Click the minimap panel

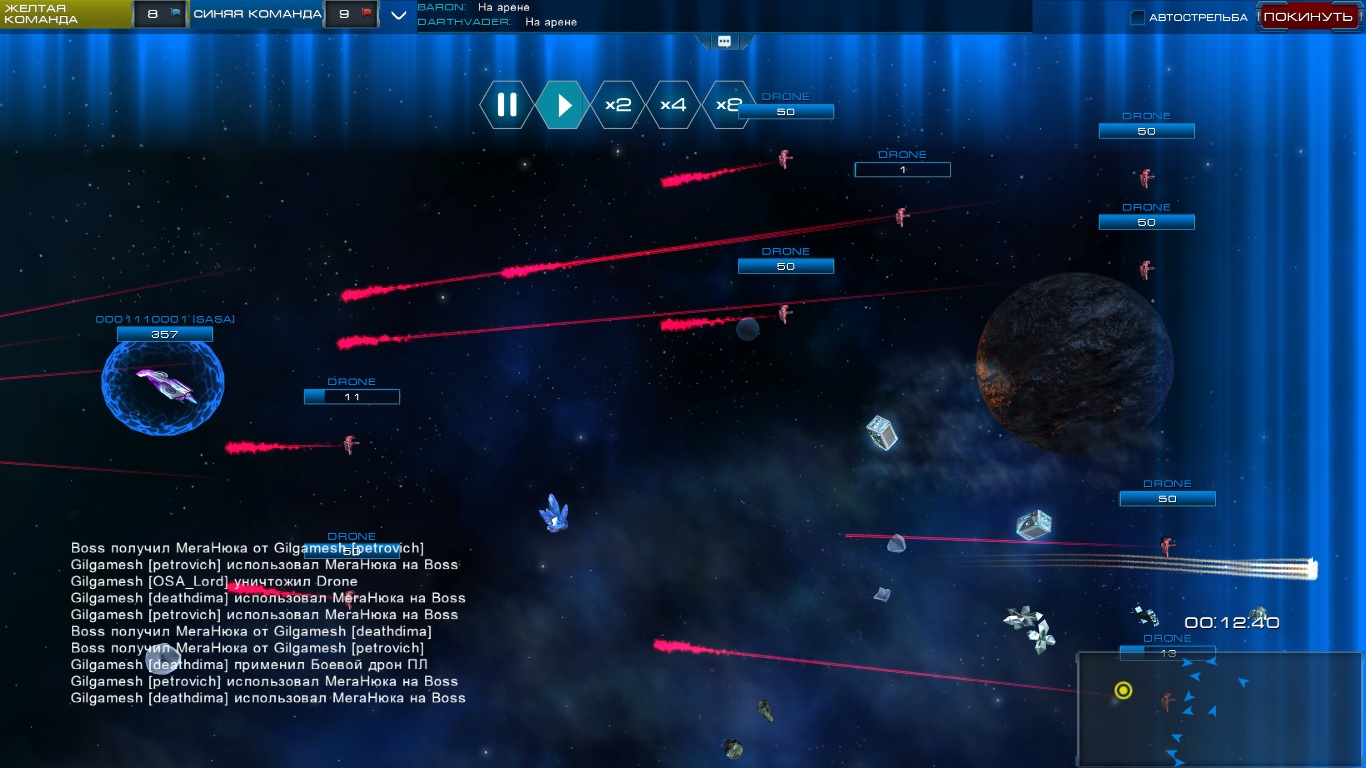[1219, 708]
